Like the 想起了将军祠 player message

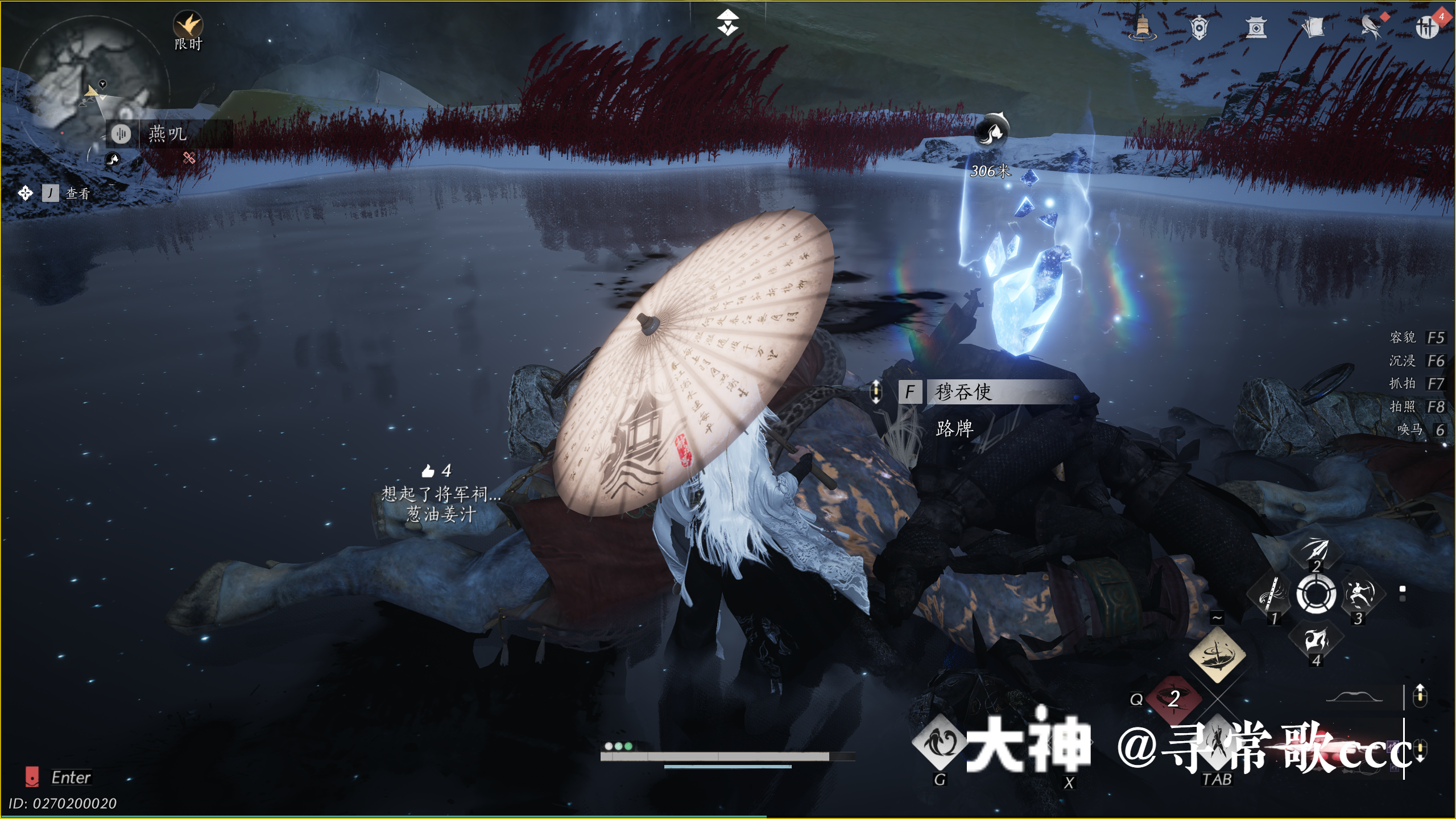tap(428, 471)
